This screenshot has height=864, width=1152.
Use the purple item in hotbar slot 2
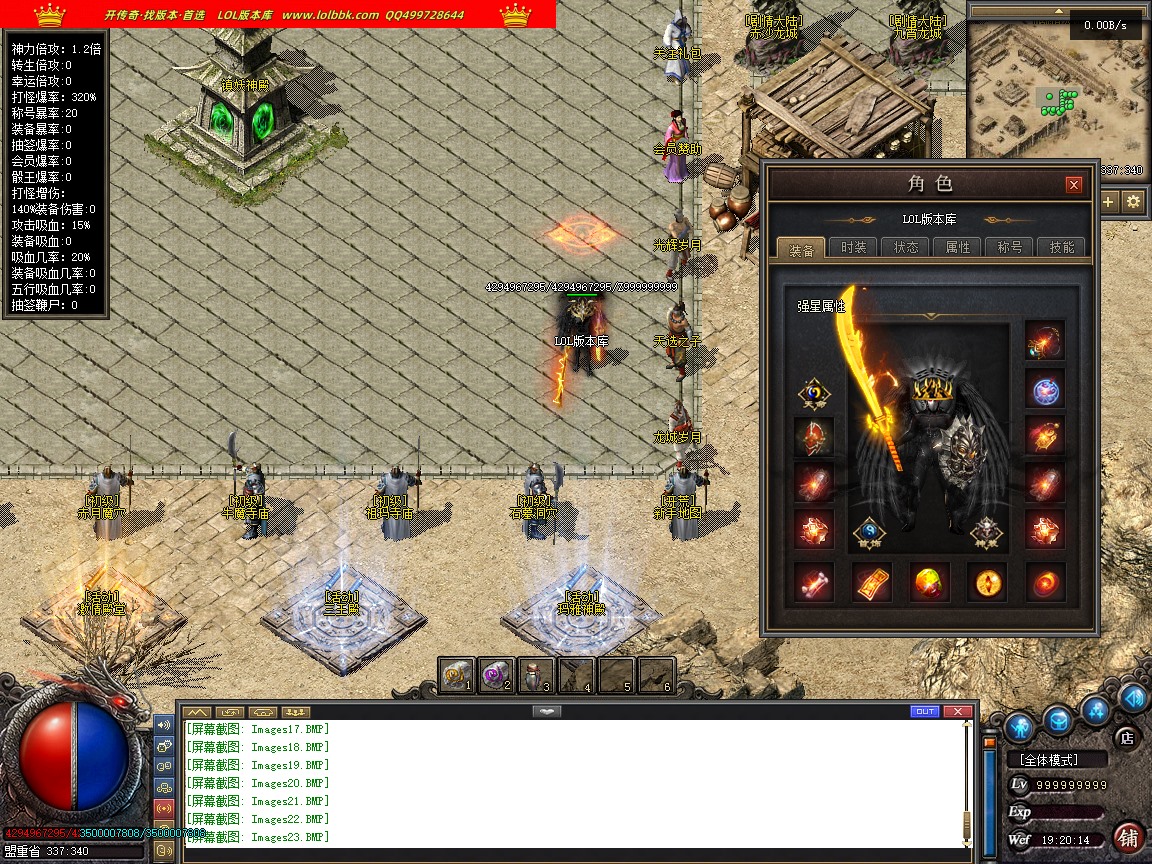(x=497, y=676)
